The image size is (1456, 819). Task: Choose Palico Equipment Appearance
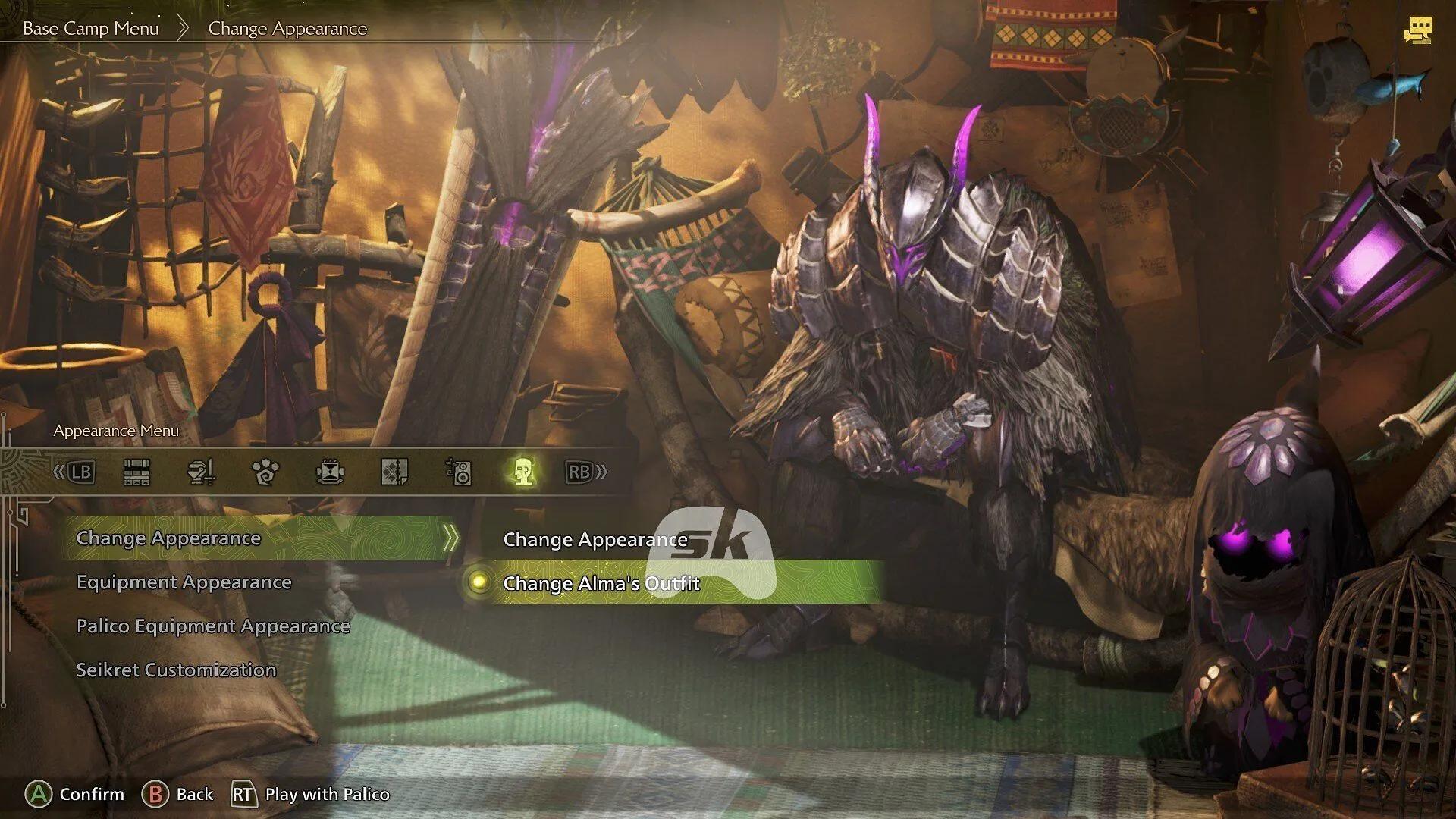click(213, 626)
